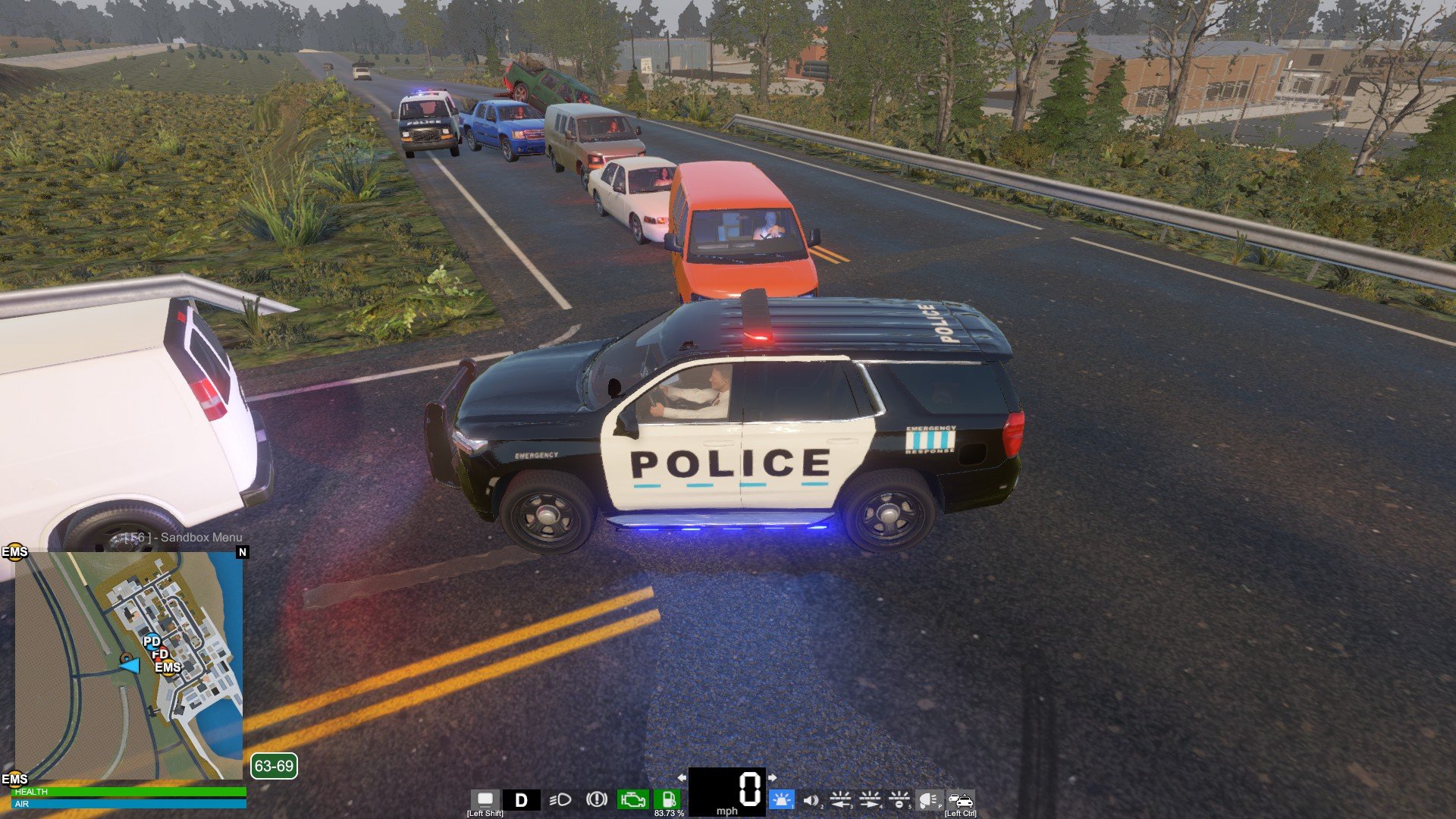This screenshot has height=819, width=1456.
Task: Click the N compass indicator on minimap
Action: click(243, 552)
